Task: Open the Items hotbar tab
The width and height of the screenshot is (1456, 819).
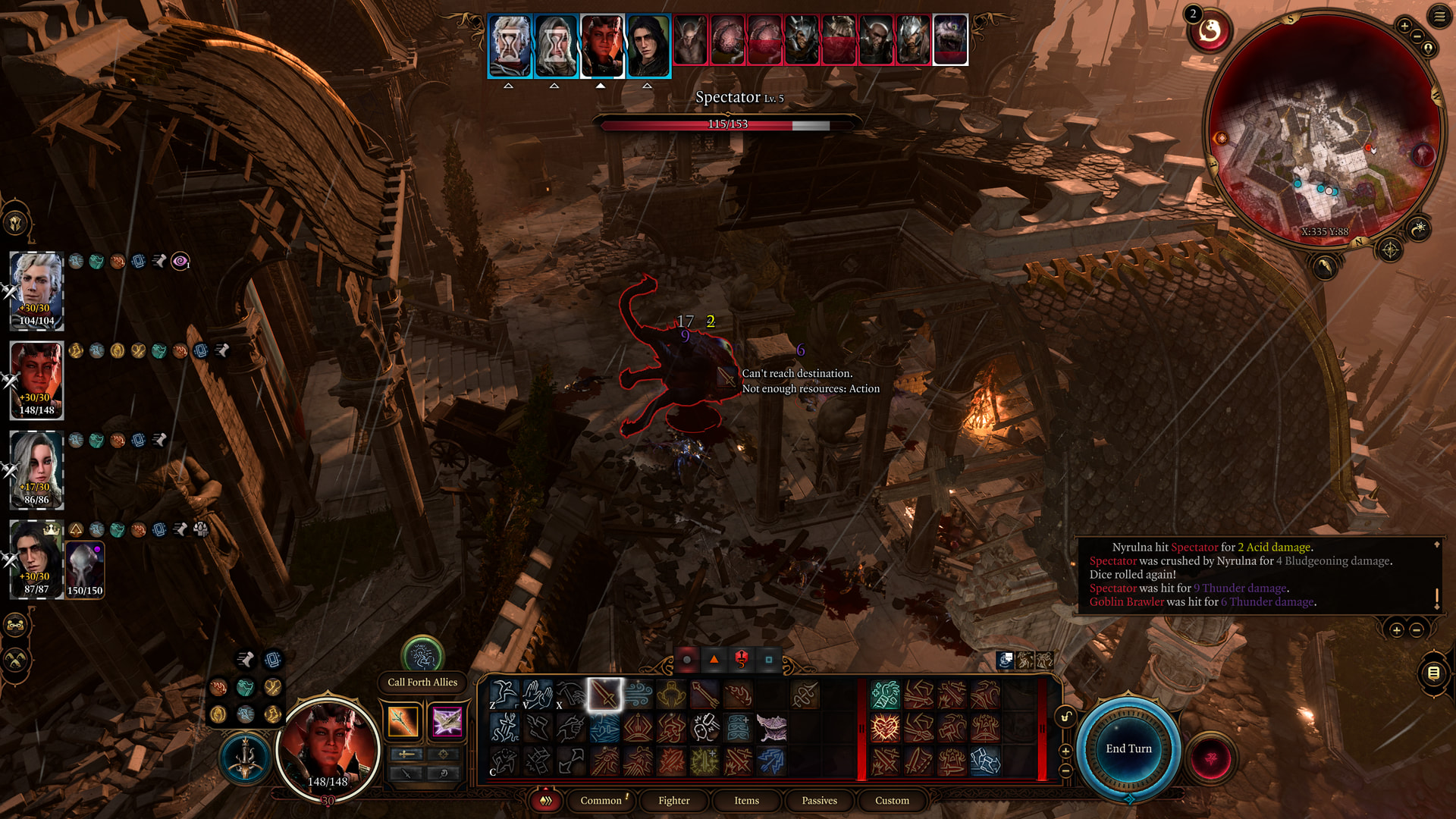Action: [746, 800]
